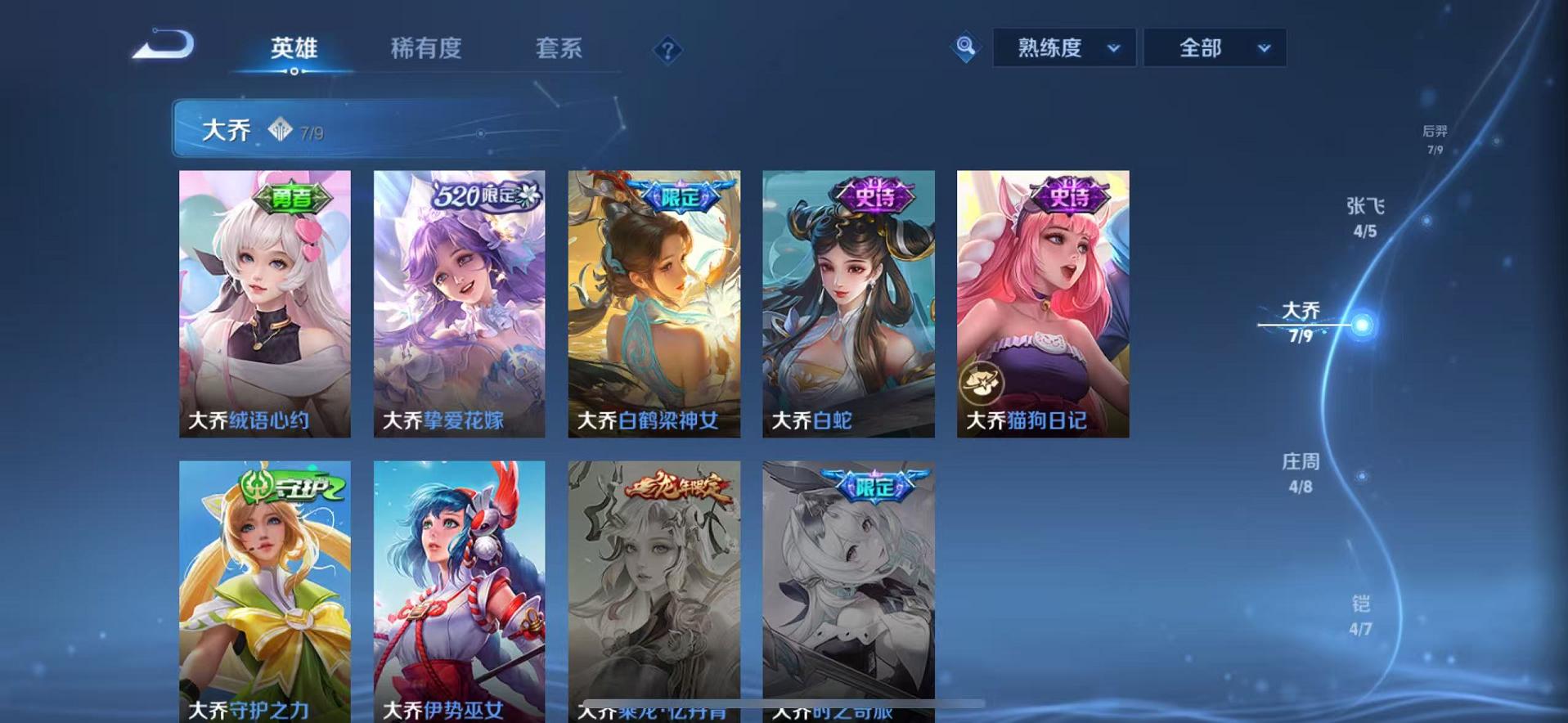Viewport: 1568px width, 723px height.
Task: Switch to the 稀有度 tab
Action: click(425, 50)
